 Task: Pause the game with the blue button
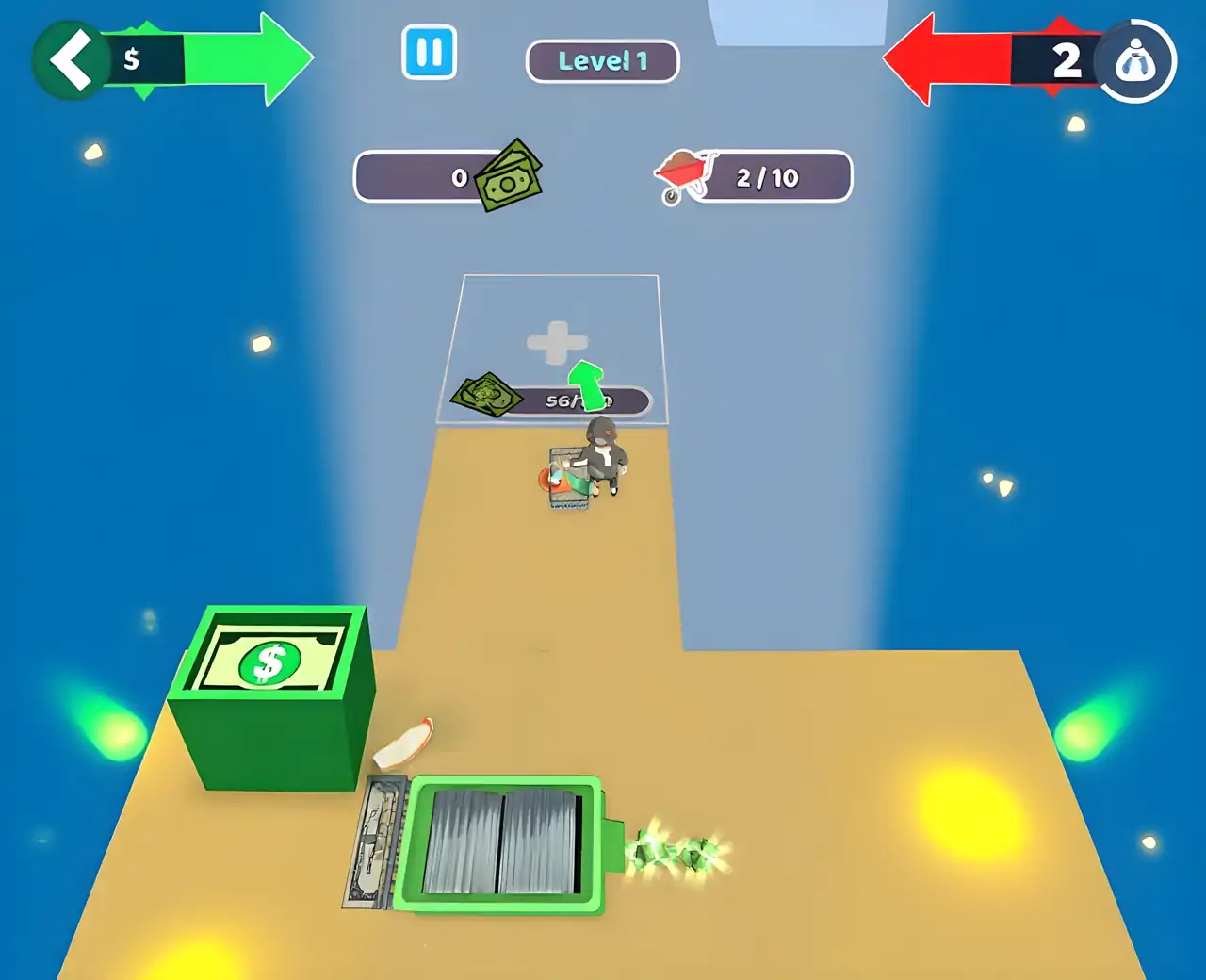[429, 53]
